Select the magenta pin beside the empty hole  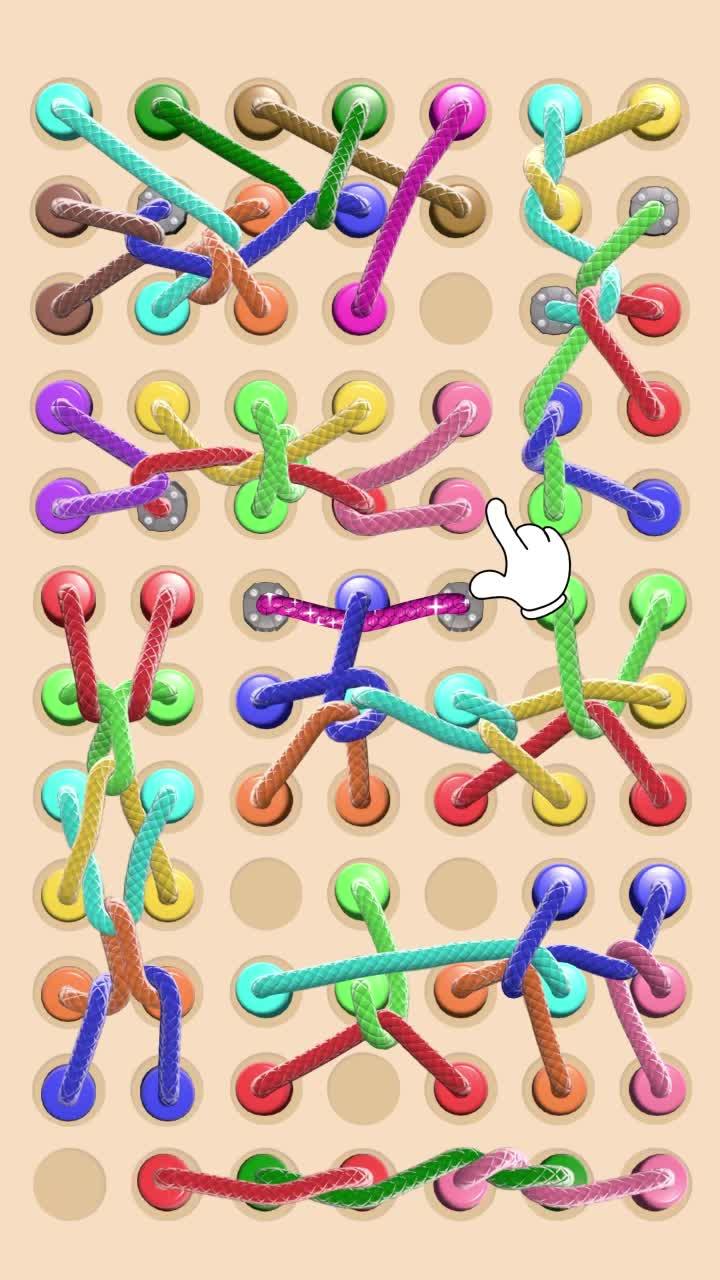pos(359,301)
